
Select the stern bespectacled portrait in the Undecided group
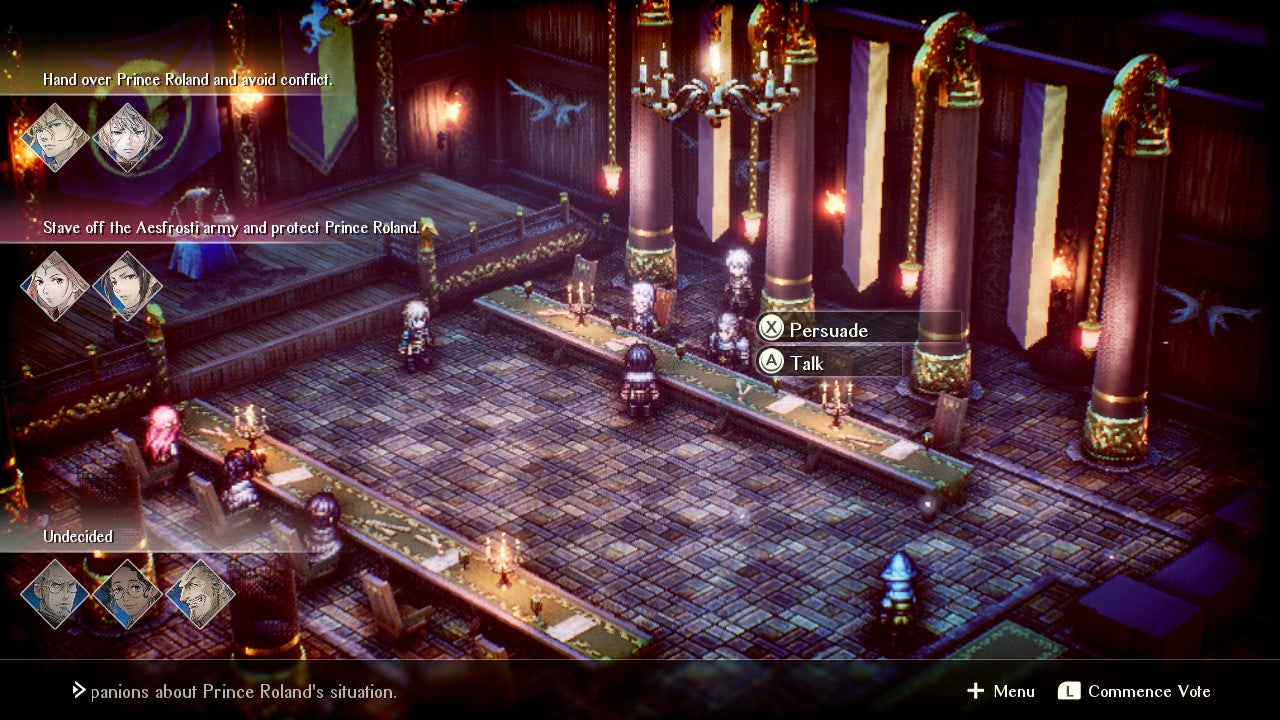tap(55, 592)
